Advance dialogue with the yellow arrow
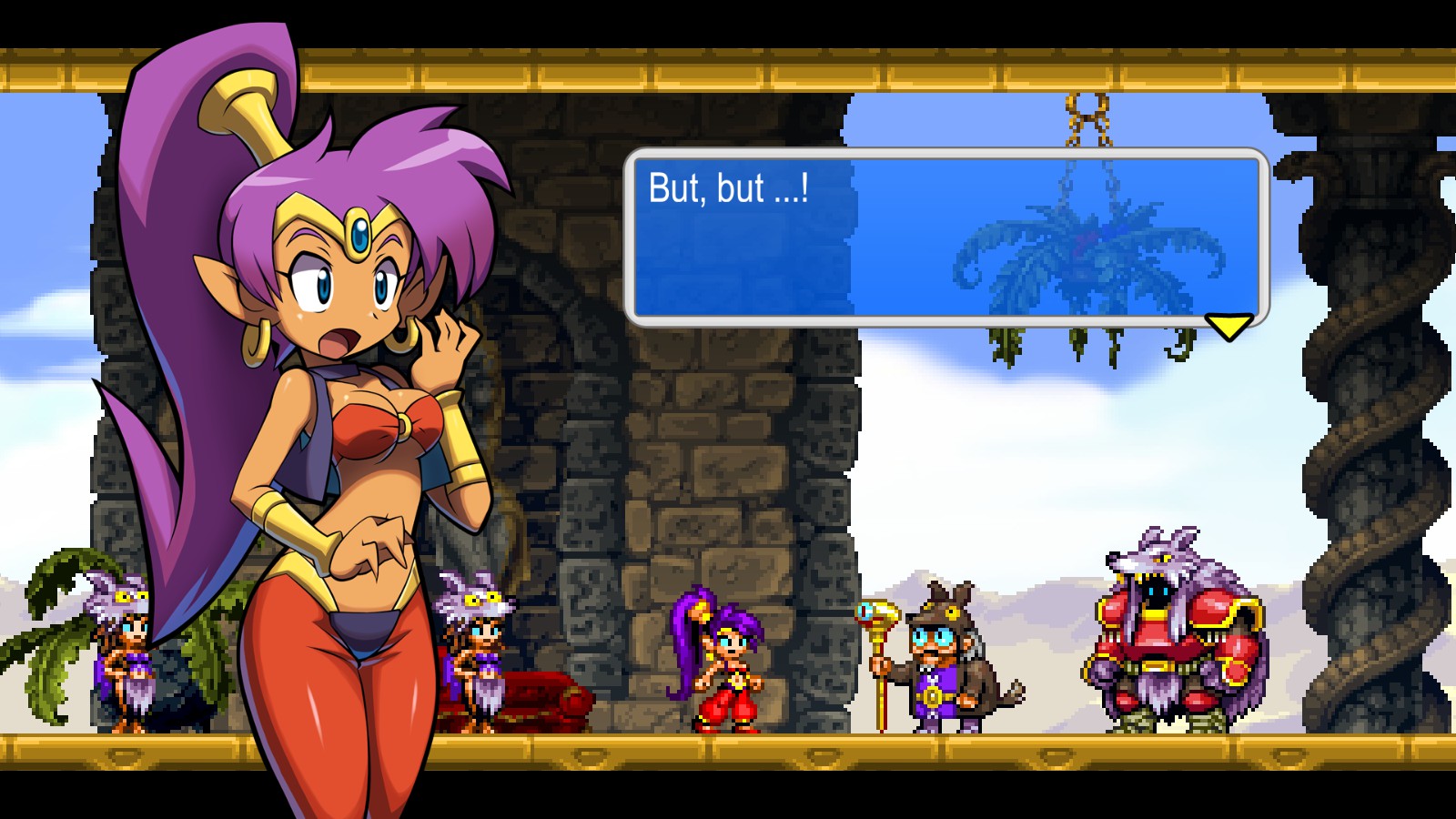 [x=1228, y=326]
